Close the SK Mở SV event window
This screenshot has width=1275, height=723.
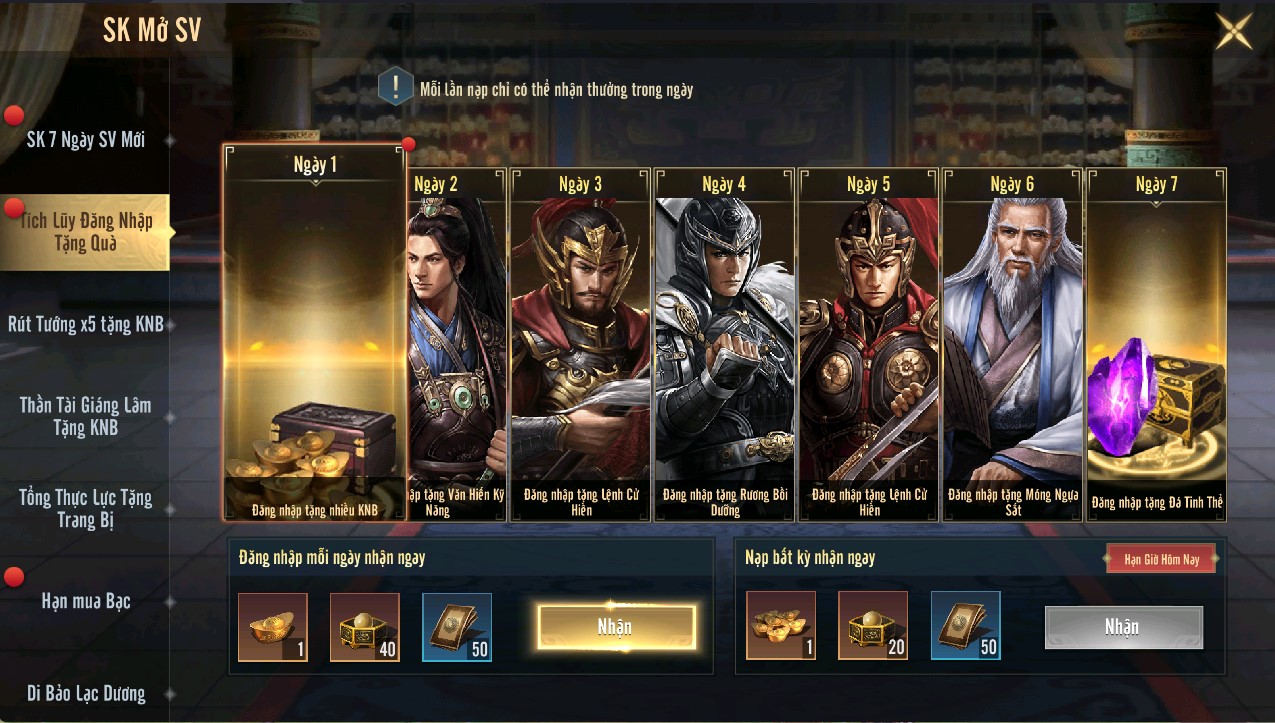1233,31
